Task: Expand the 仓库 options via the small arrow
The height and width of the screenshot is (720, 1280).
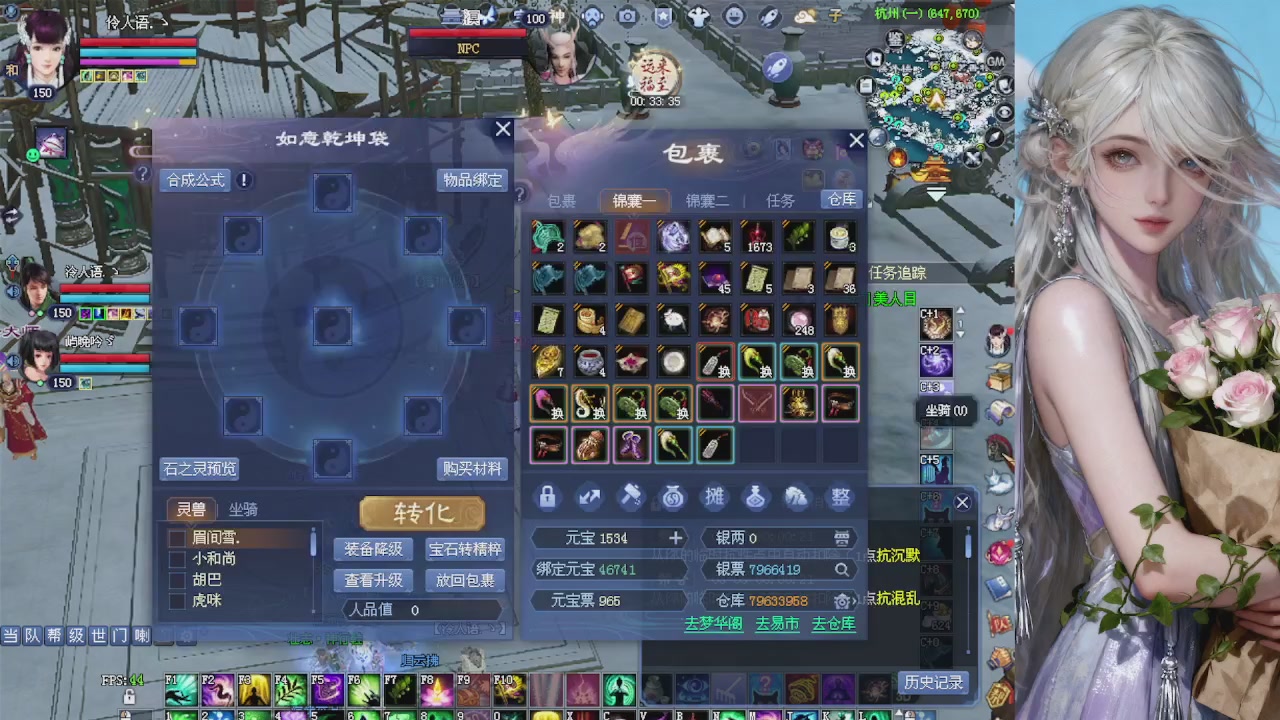Action: 854,601
